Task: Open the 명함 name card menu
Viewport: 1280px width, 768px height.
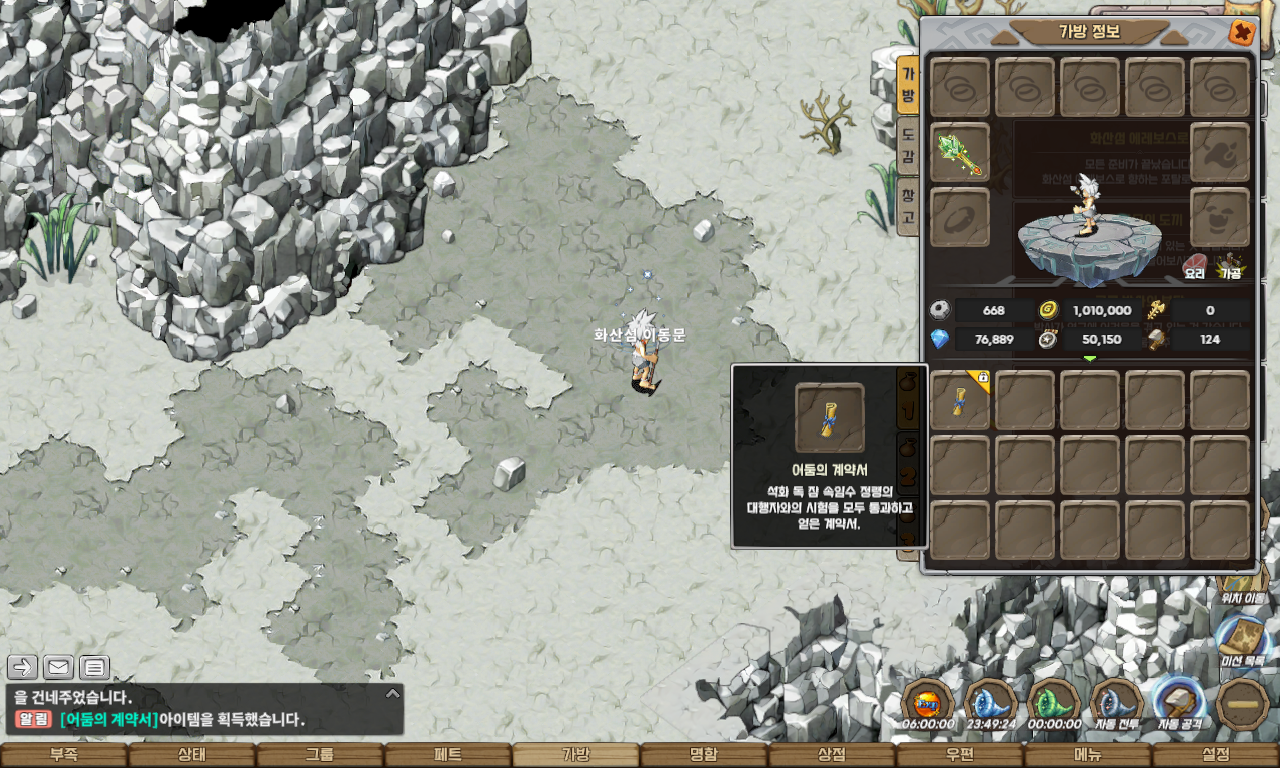Action: [x=704, y=755]
